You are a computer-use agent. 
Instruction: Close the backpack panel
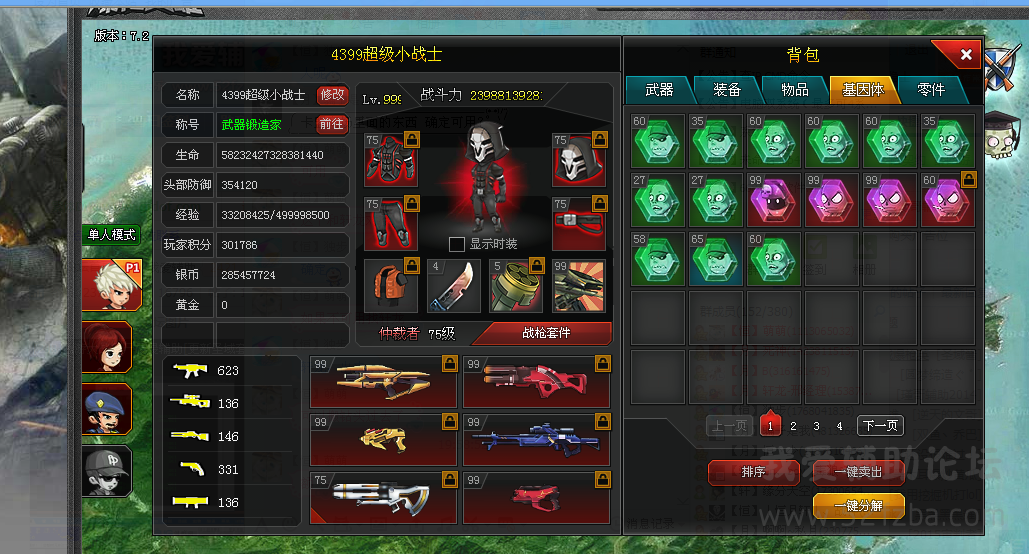coord(965,56)
